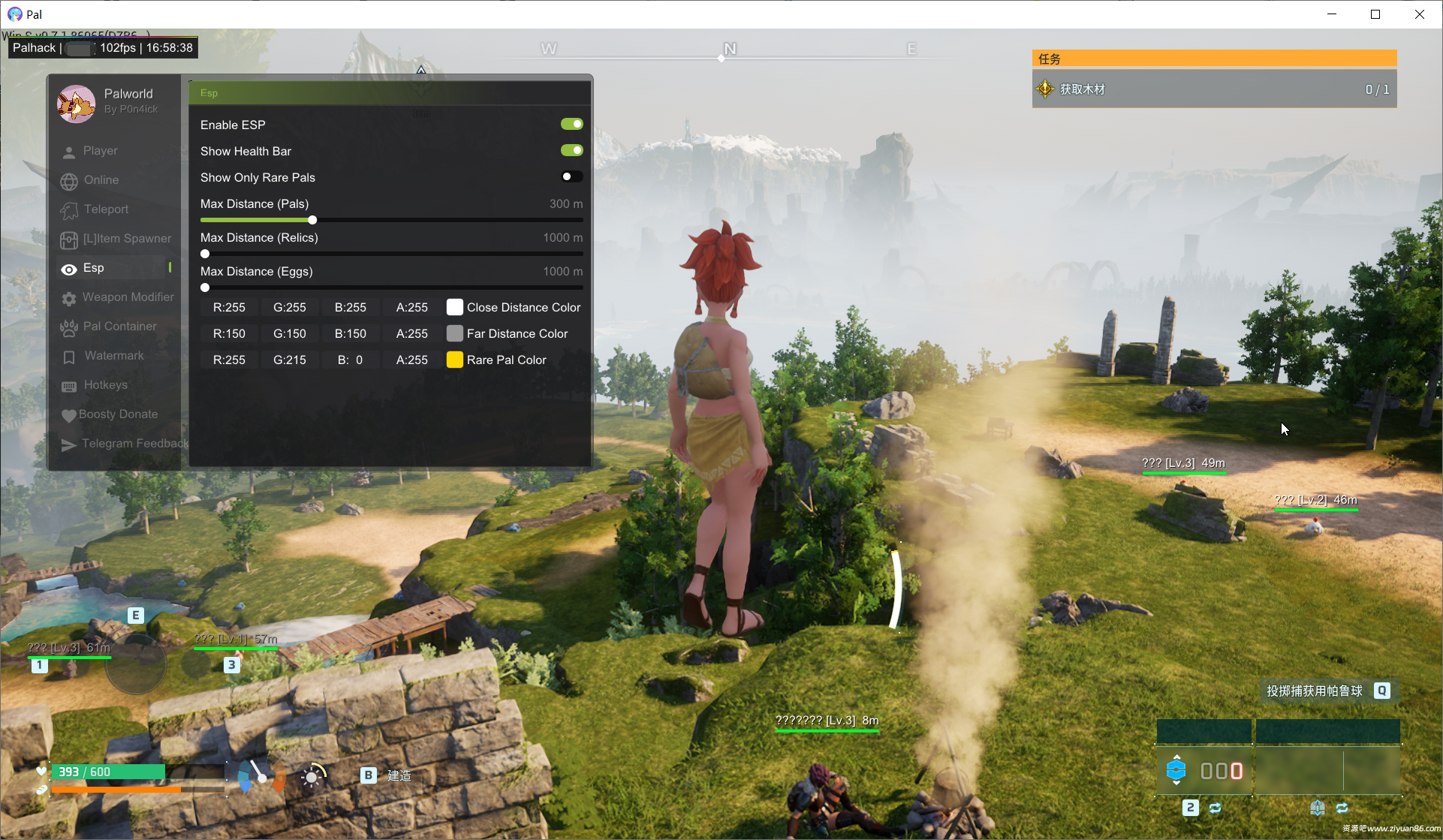The image size is (1443, 840).
Task: Open the Rare Pal Color swatch
Action: click(x=454, y=360)
